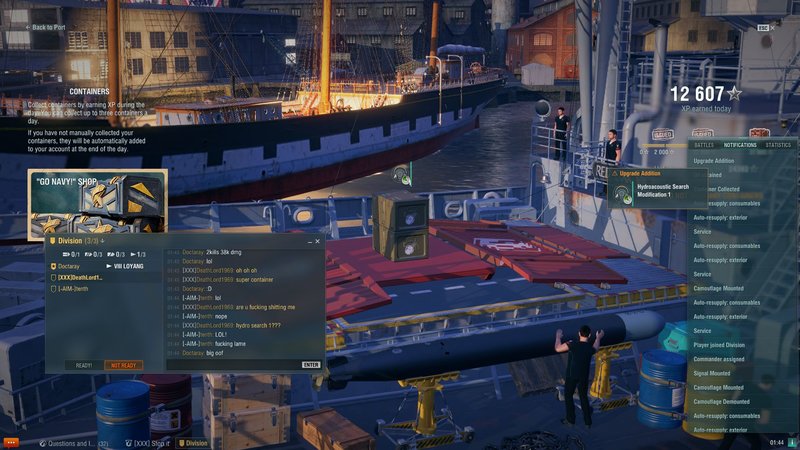Viewport: 800px width, 450px height.
Task: Click the NOT READY button
Action: [x=124, y=365]
